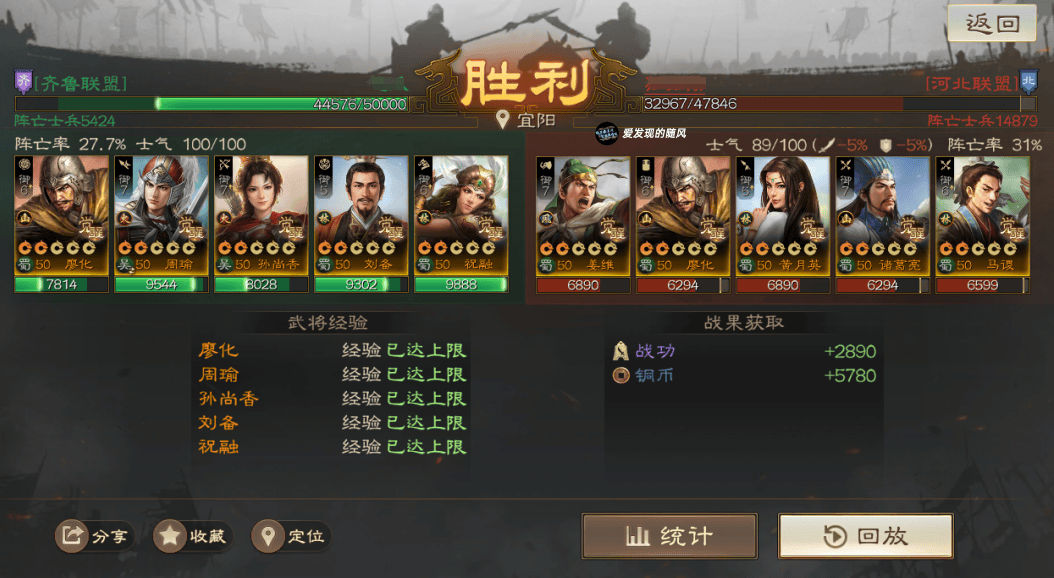Share the battle report via 分享
Screen dimensions: 1054x578
pyautogui.click(x=95, y=537)
